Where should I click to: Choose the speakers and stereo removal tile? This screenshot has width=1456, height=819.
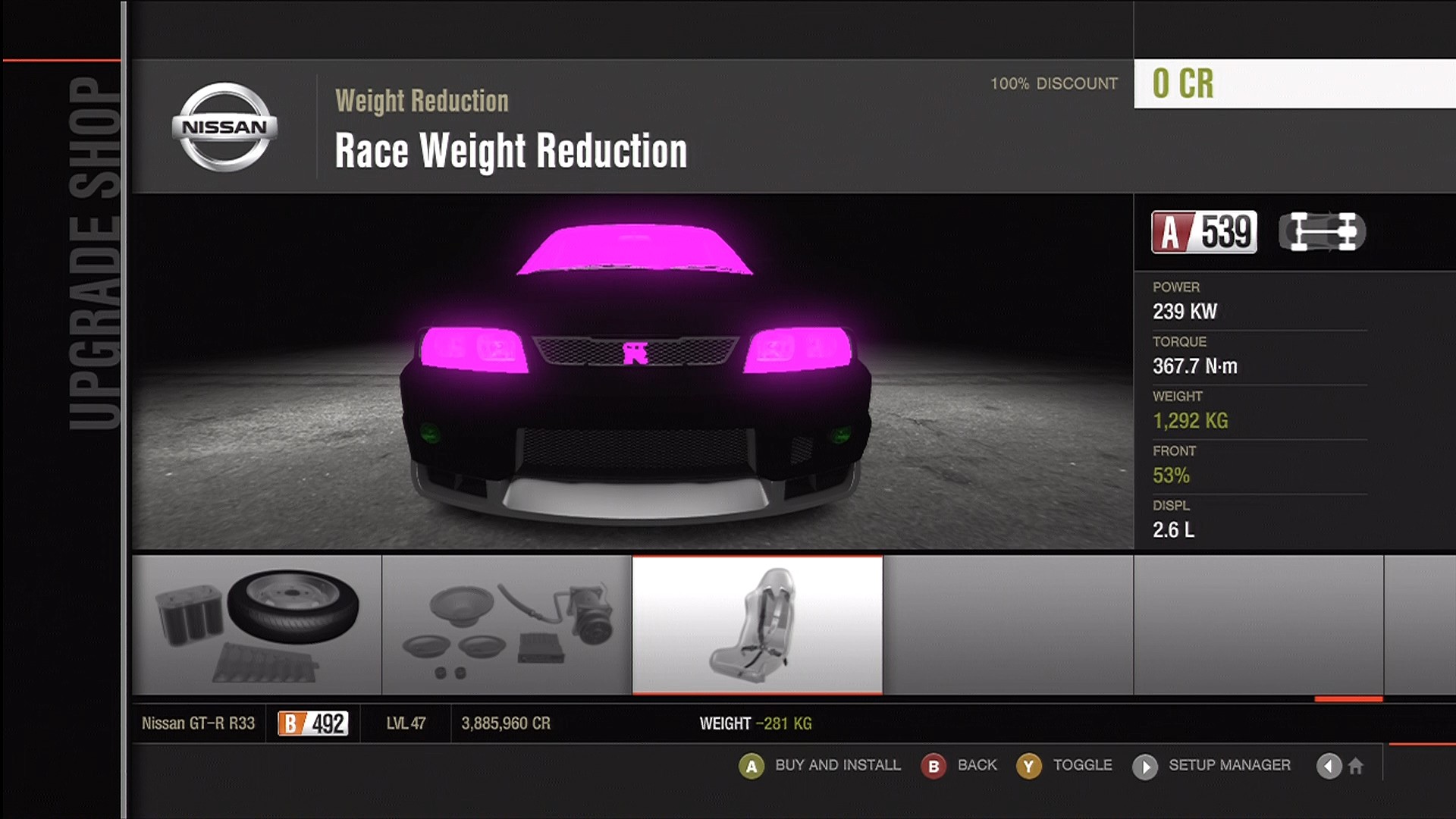[507, 625]
